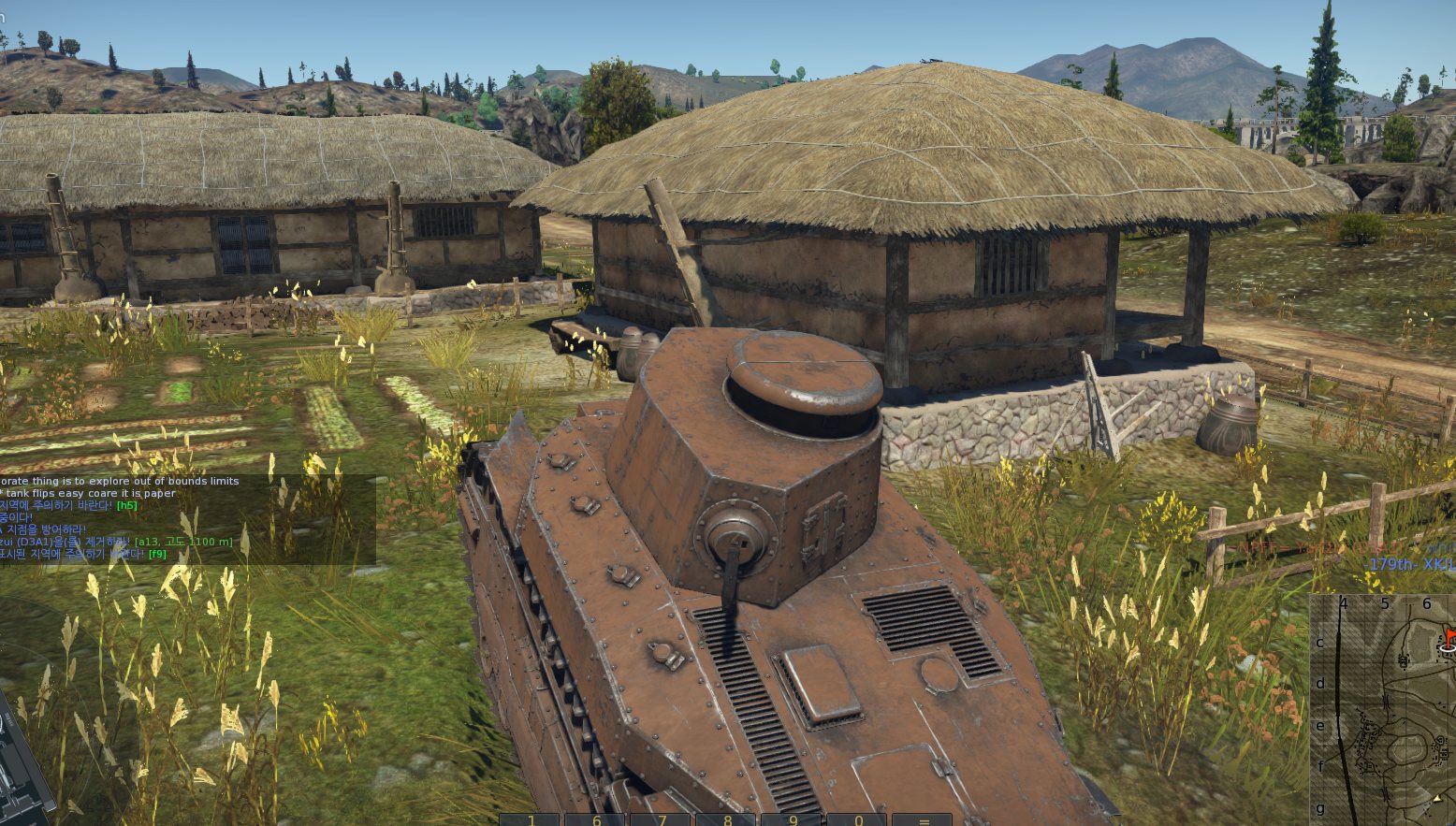The width and height of the screenshot is (1456, 826).
Task: Open the tactical minimap
Action: click(x=1383, y=709)
